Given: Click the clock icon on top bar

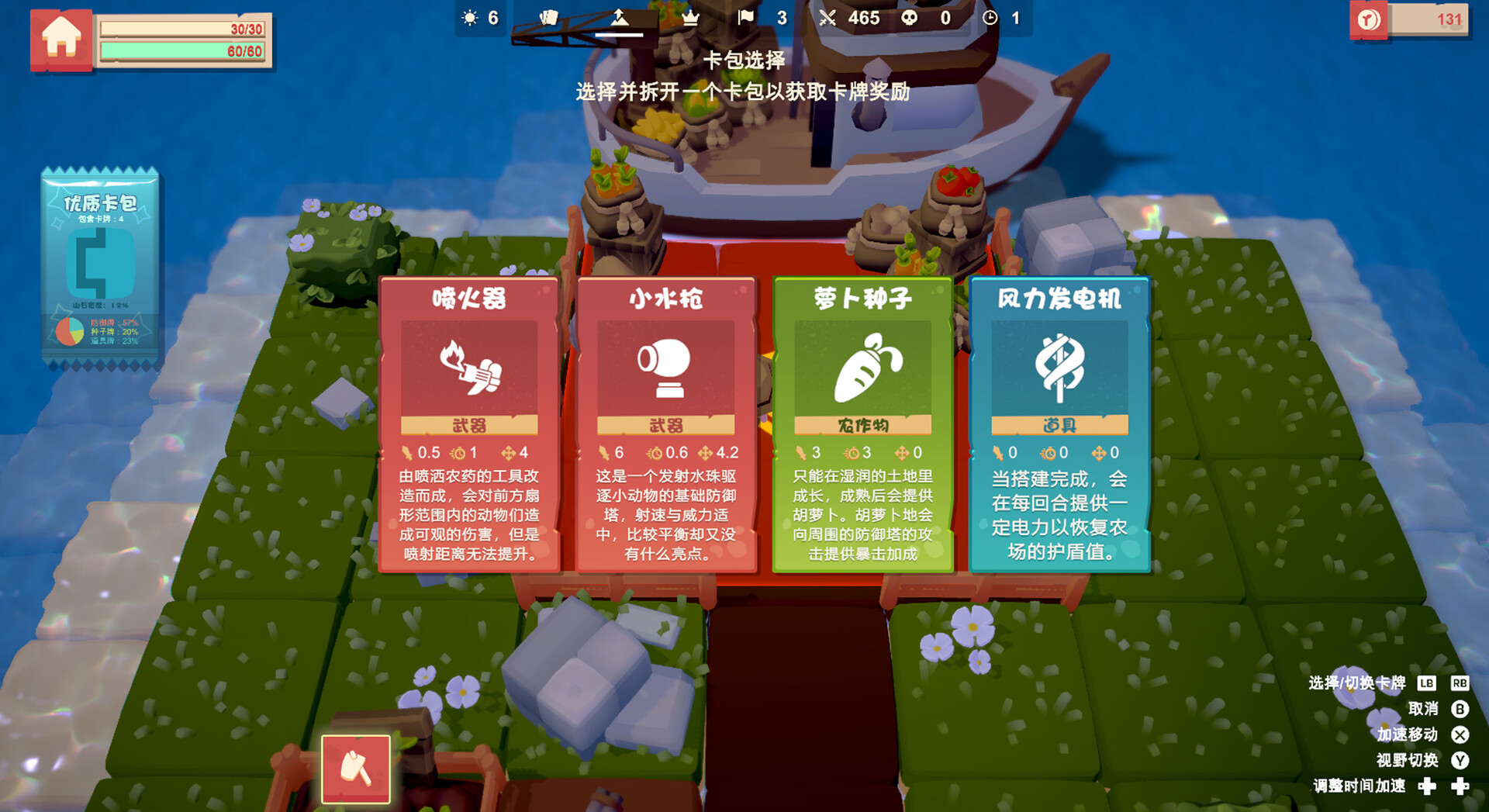Looking at the screenshot, I should 990,17.
